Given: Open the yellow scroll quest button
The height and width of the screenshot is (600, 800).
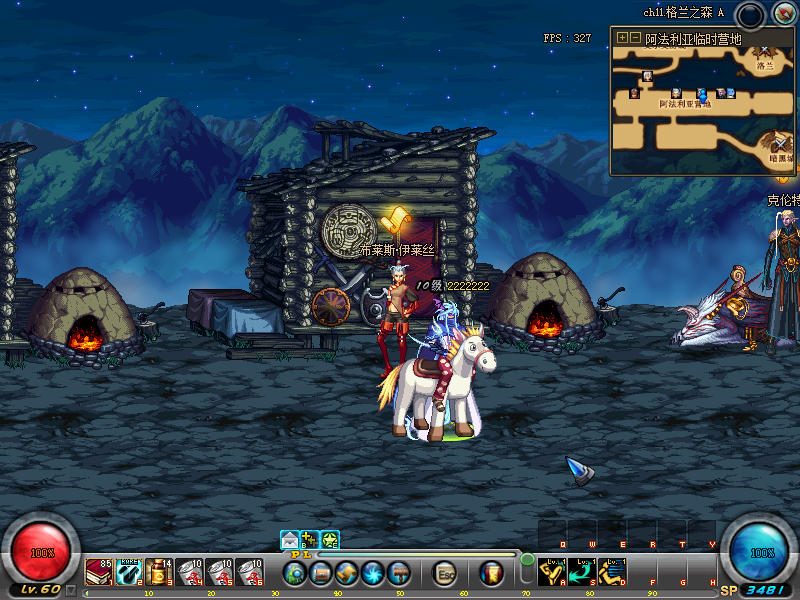Looking at the screenshot, I should (x=347, y=573).
